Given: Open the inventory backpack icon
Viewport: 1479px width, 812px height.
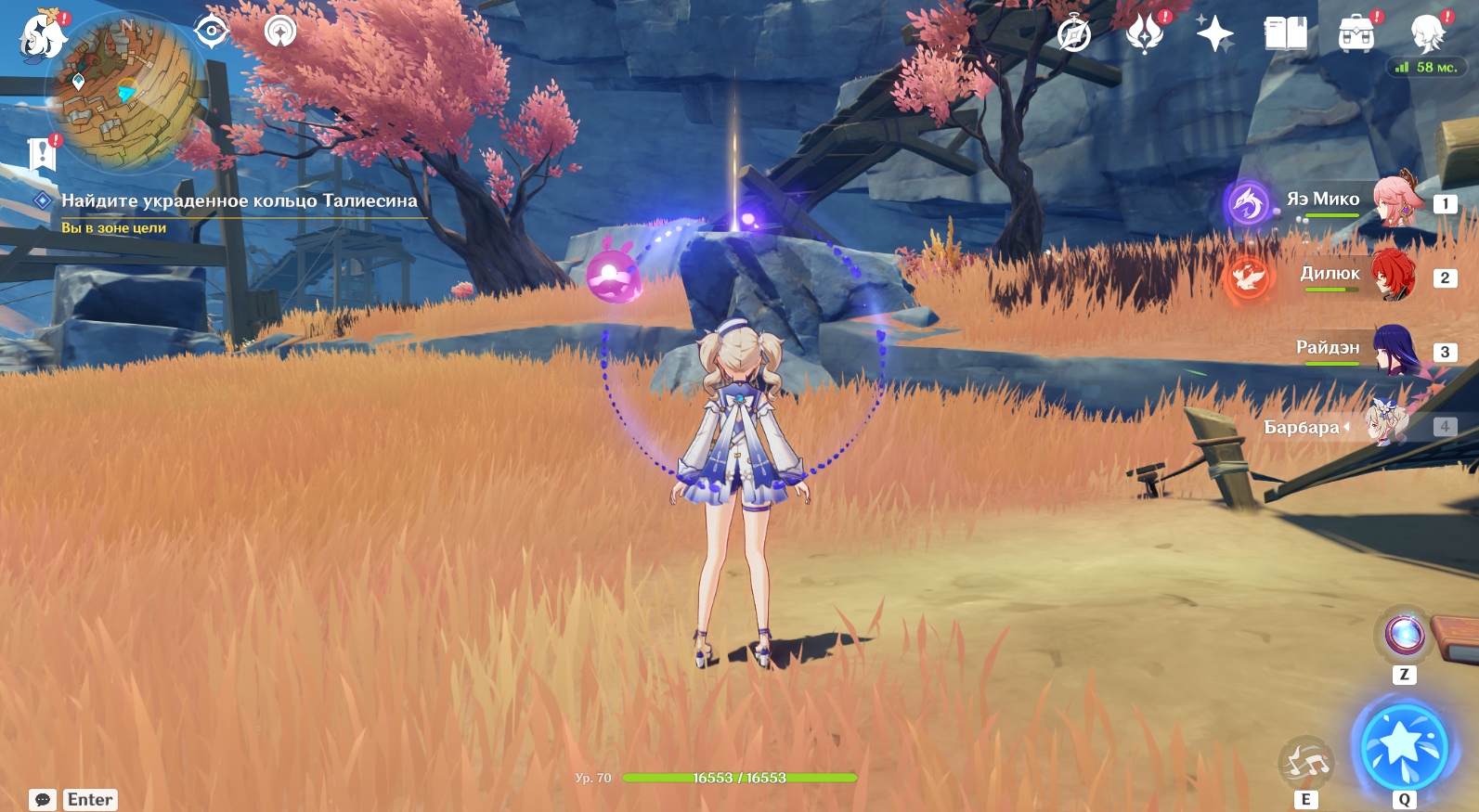Looking at the screenshot, I should point(1356,35).
